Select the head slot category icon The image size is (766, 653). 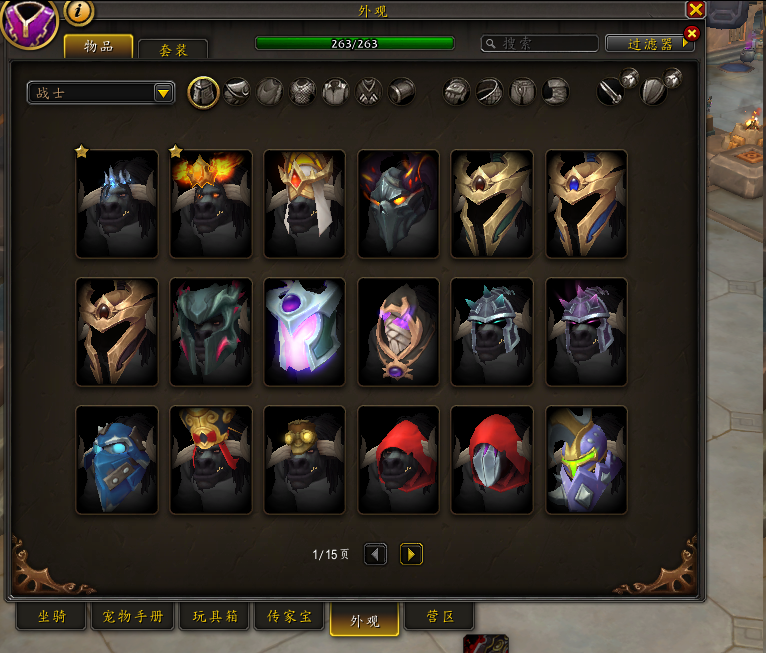pos(203,93)
